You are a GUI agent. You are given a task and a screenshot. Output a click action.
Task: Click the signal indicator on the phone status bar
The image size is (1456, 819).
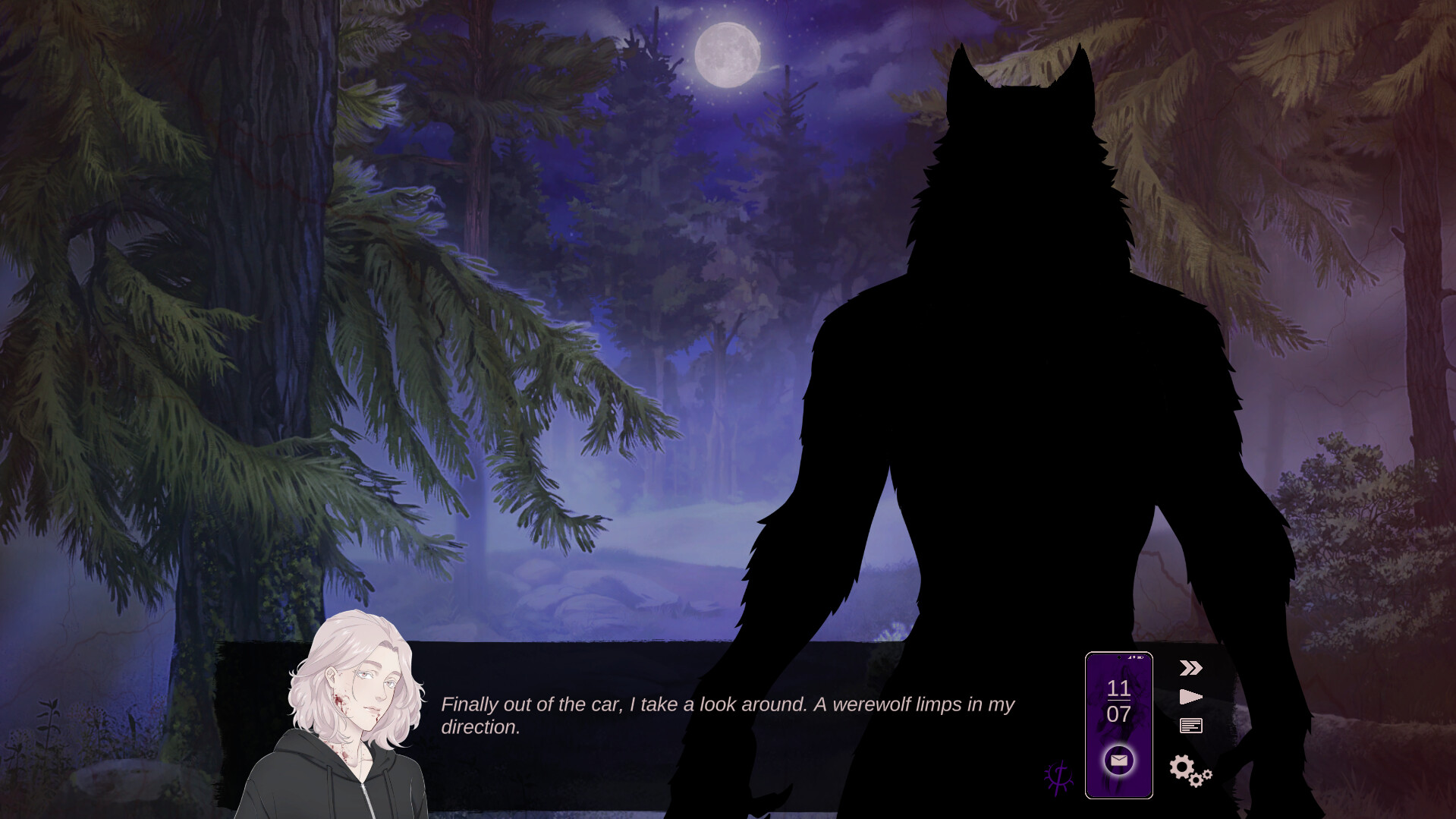[1128, 657]
